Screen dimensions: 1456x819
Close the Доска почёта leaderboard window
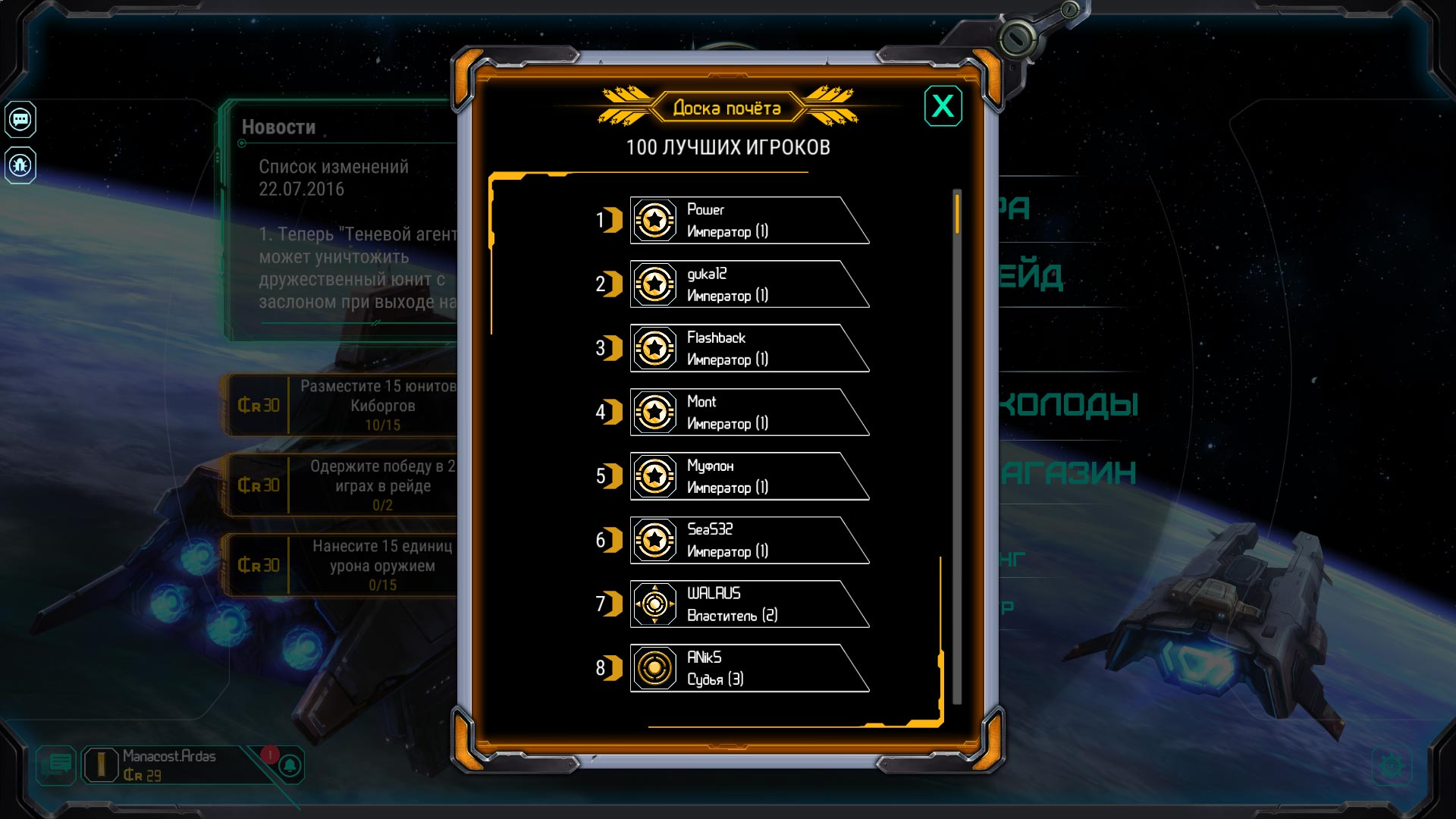tap(943, 106)
